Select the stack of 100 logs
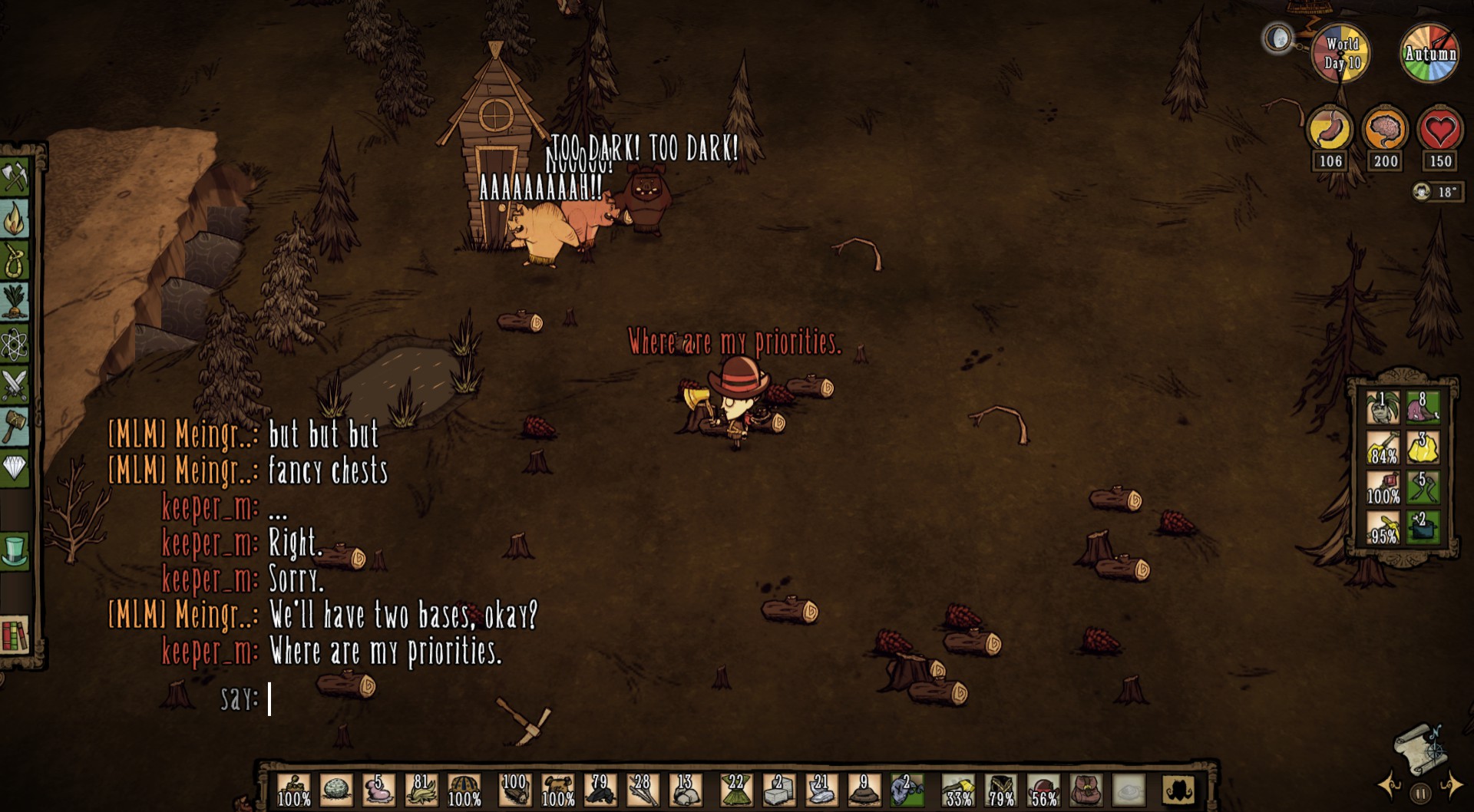Viewport: 1474px width, 812px height. point(514,790)
